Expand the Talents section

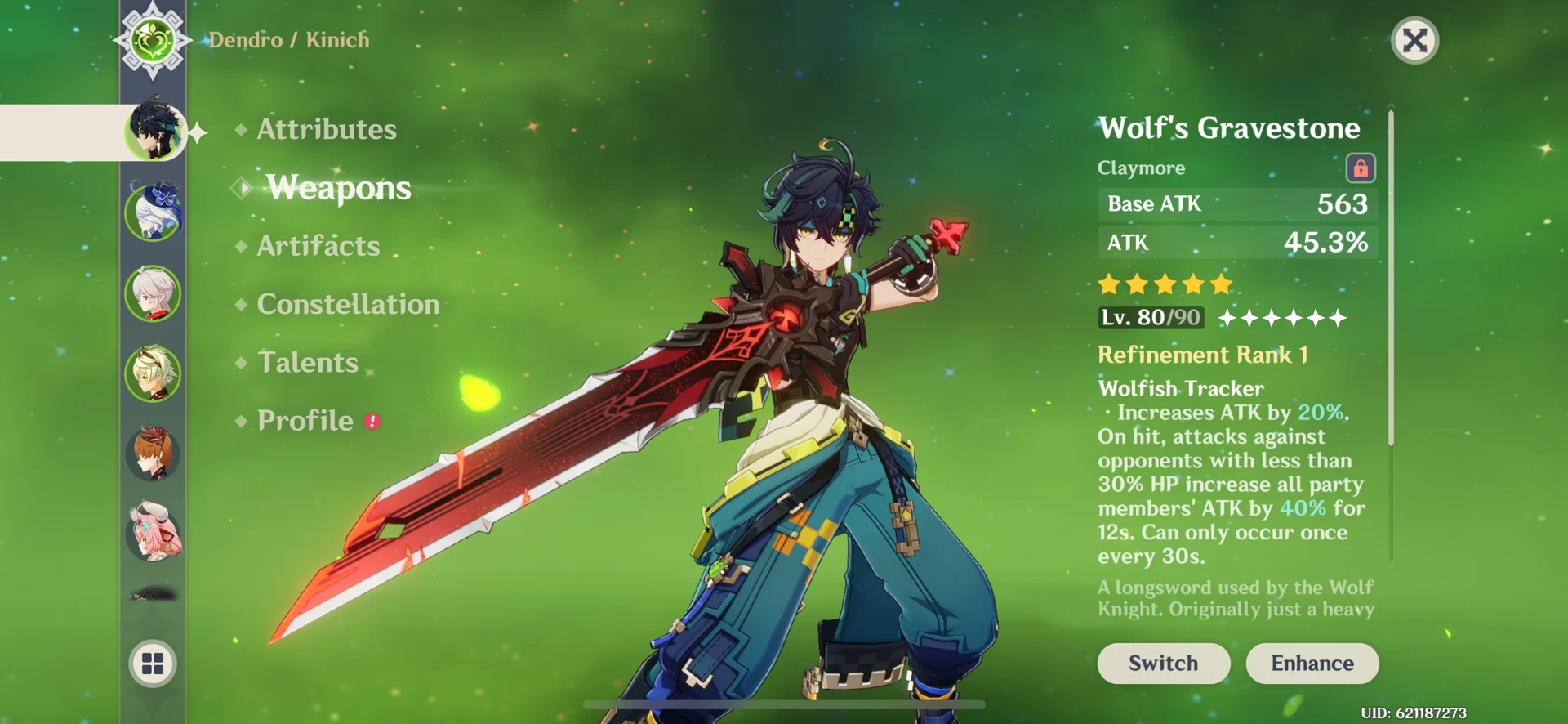(306, 362)
